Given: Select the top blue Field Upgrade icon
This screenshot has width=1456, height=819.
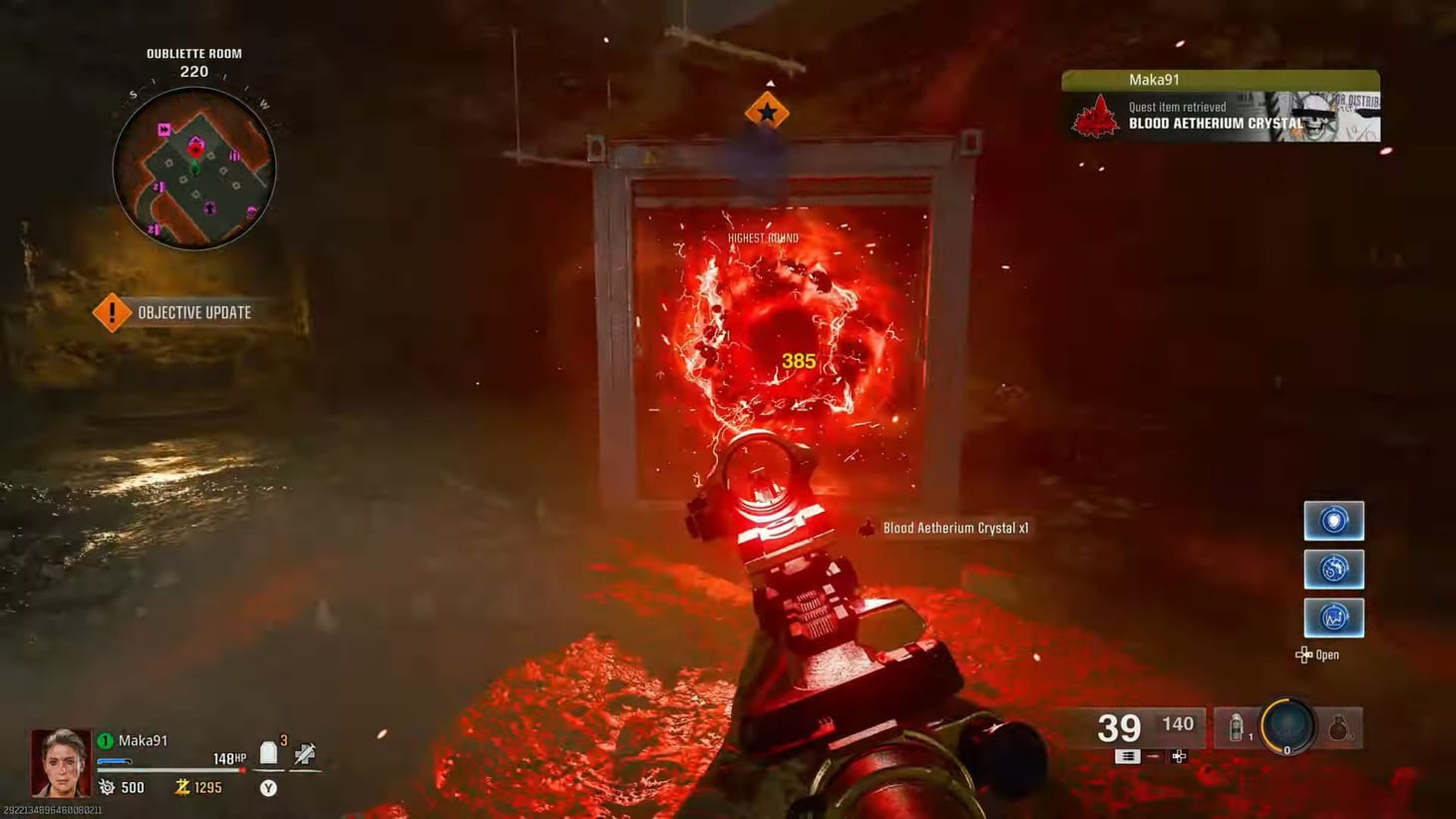Looking at the screenshot, I should pos(1333,520).
